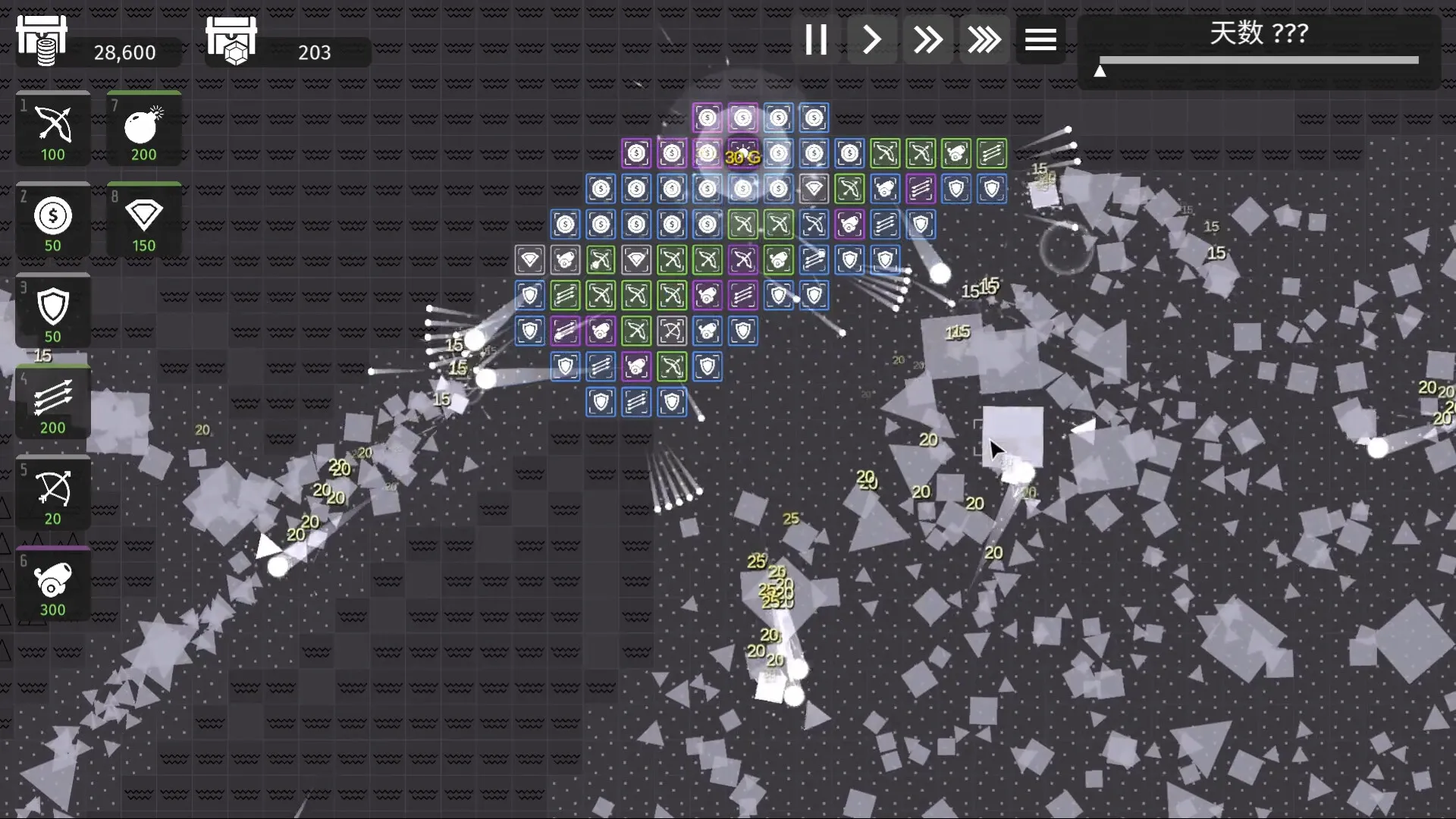Screen dimensions: 1456x819
Task: Click the 28,600 gold amount display
Action: pyautogui.click(x=124, y=52)
